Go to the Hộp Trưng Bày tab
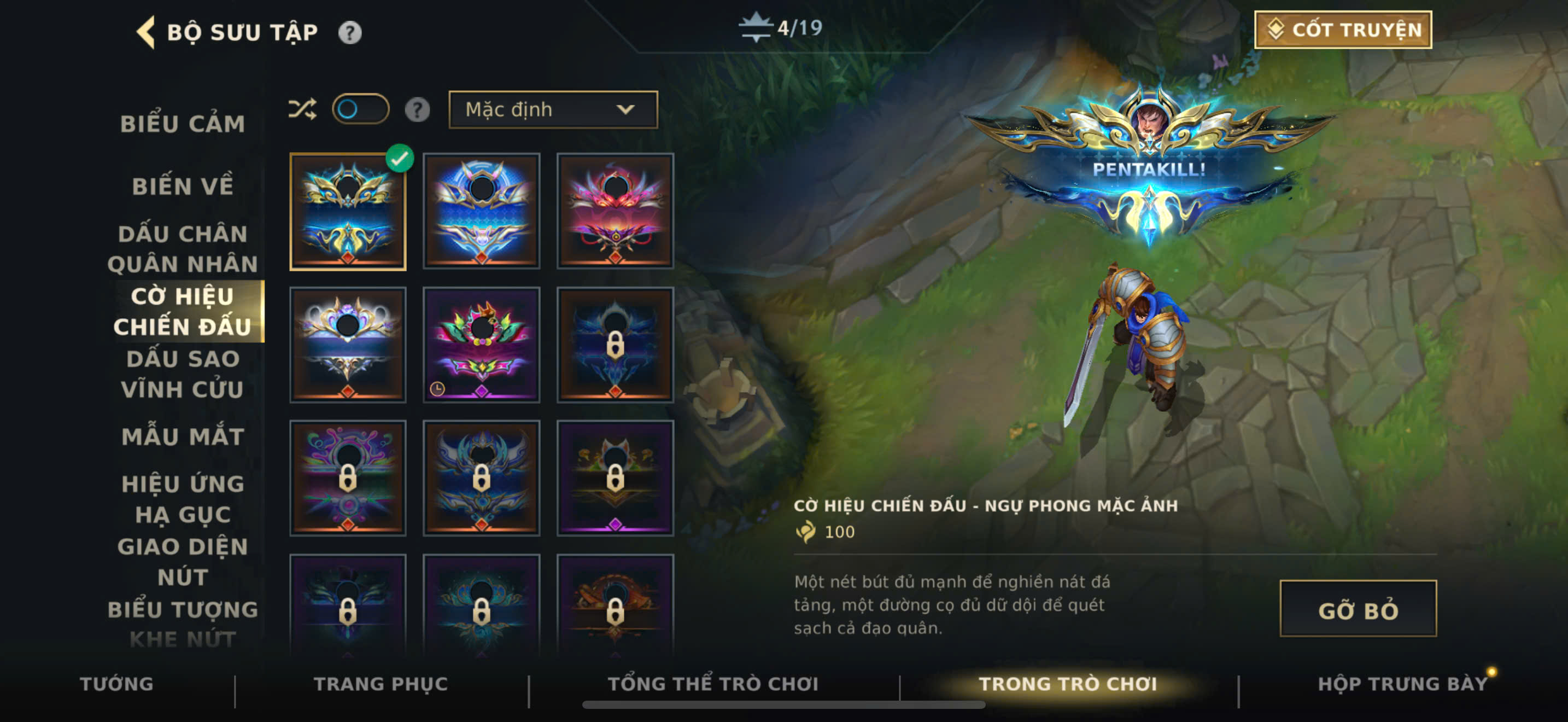The width and height of the screenshot is (1568, 722). tap(1402, 684)
